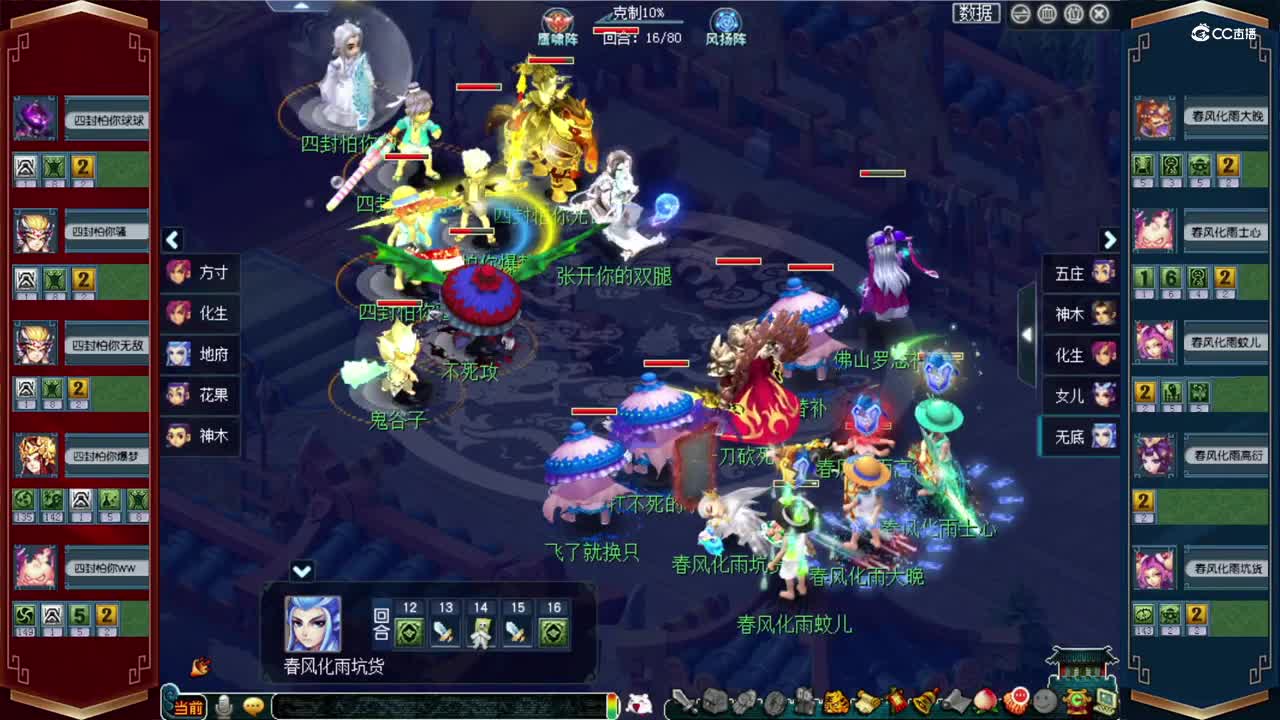Toggle the cage-shaped circle icon near top right
Image resolution: width=1280 pixels, height=720 pixels.
tap(1048, 14)
